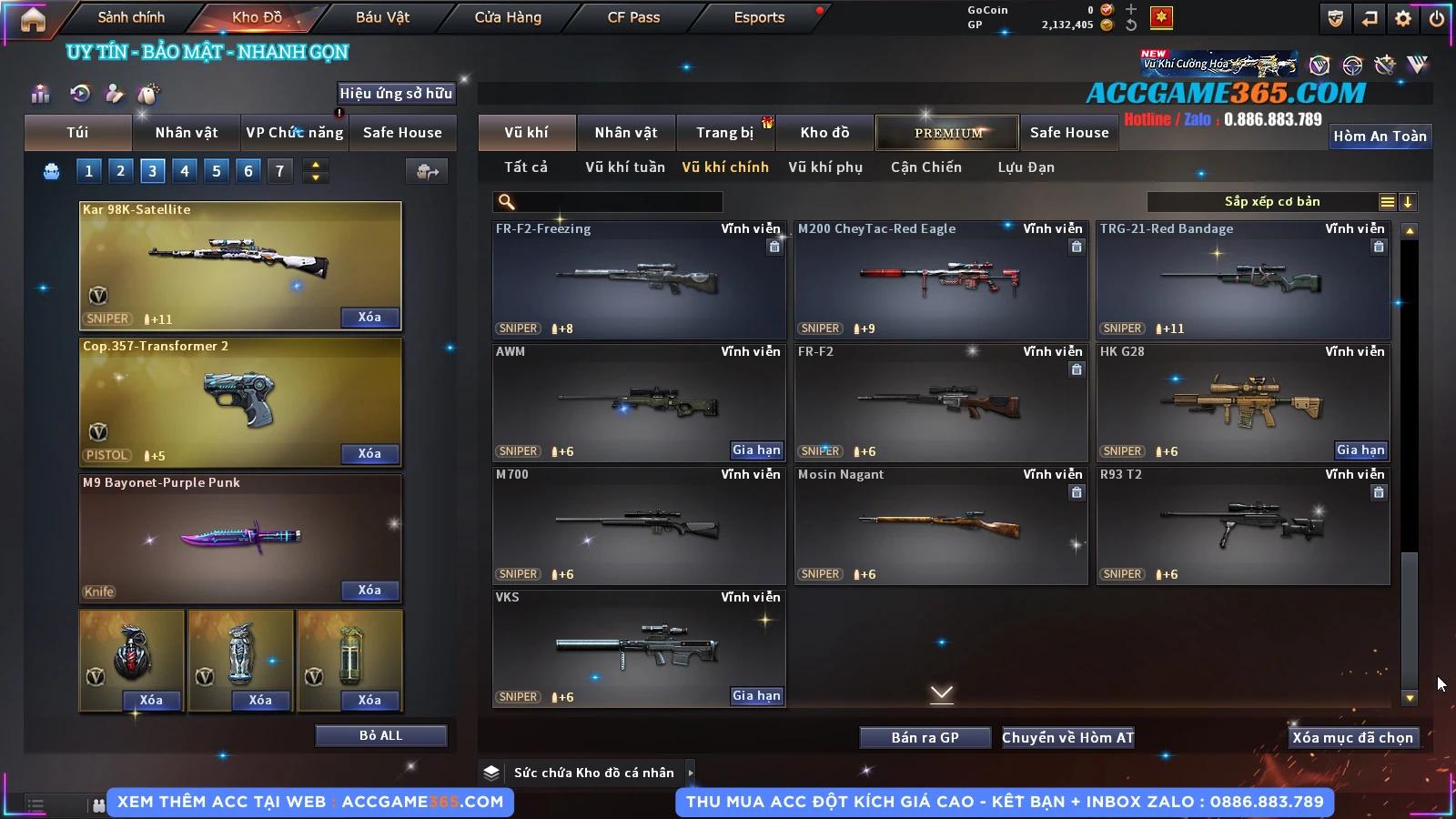Select the M200 CheyTac-Red Eagle sniper

point(941,280)
